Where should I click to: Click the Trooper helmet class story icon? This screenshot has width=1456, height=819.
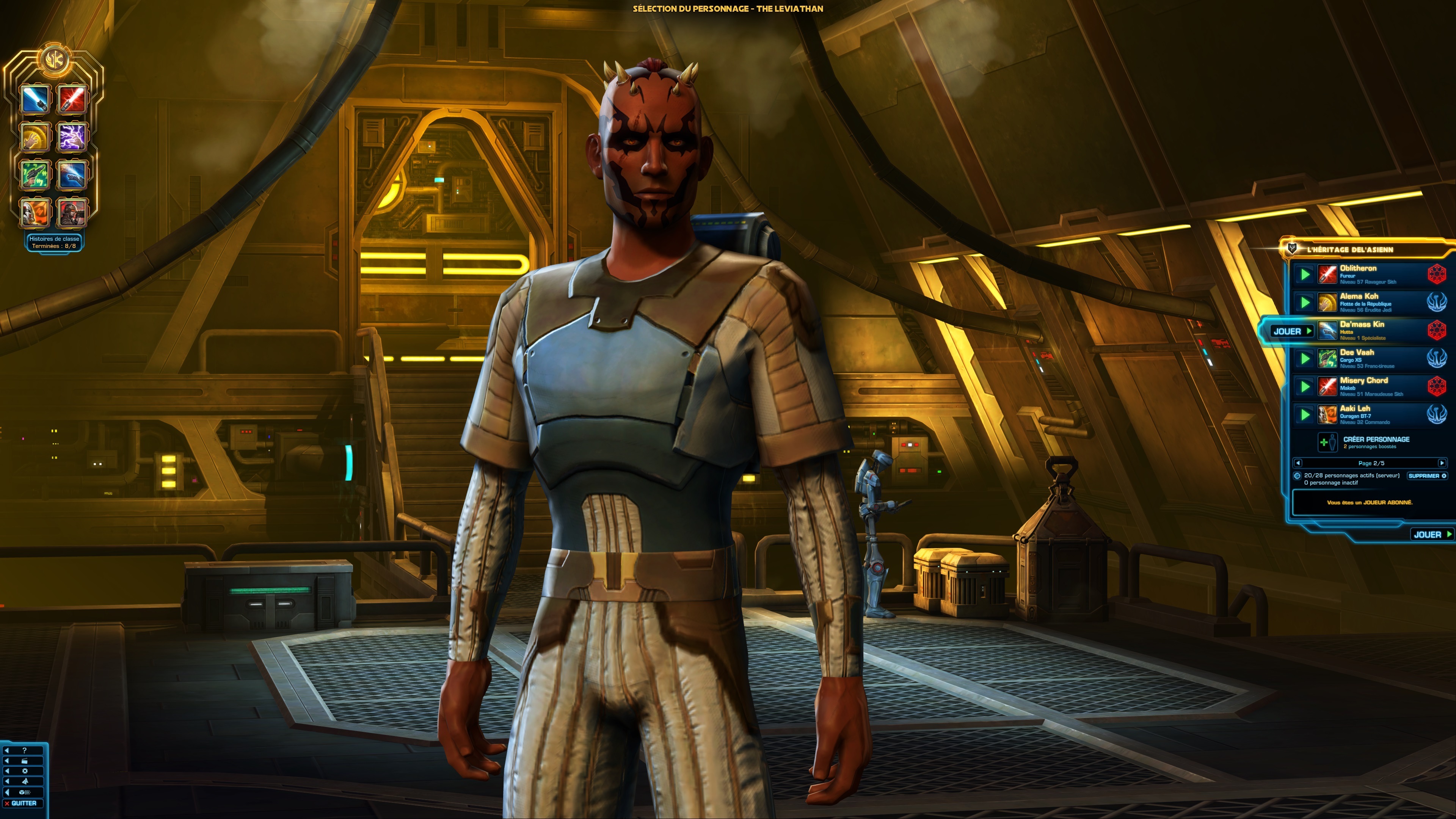[x=36, y=212]
